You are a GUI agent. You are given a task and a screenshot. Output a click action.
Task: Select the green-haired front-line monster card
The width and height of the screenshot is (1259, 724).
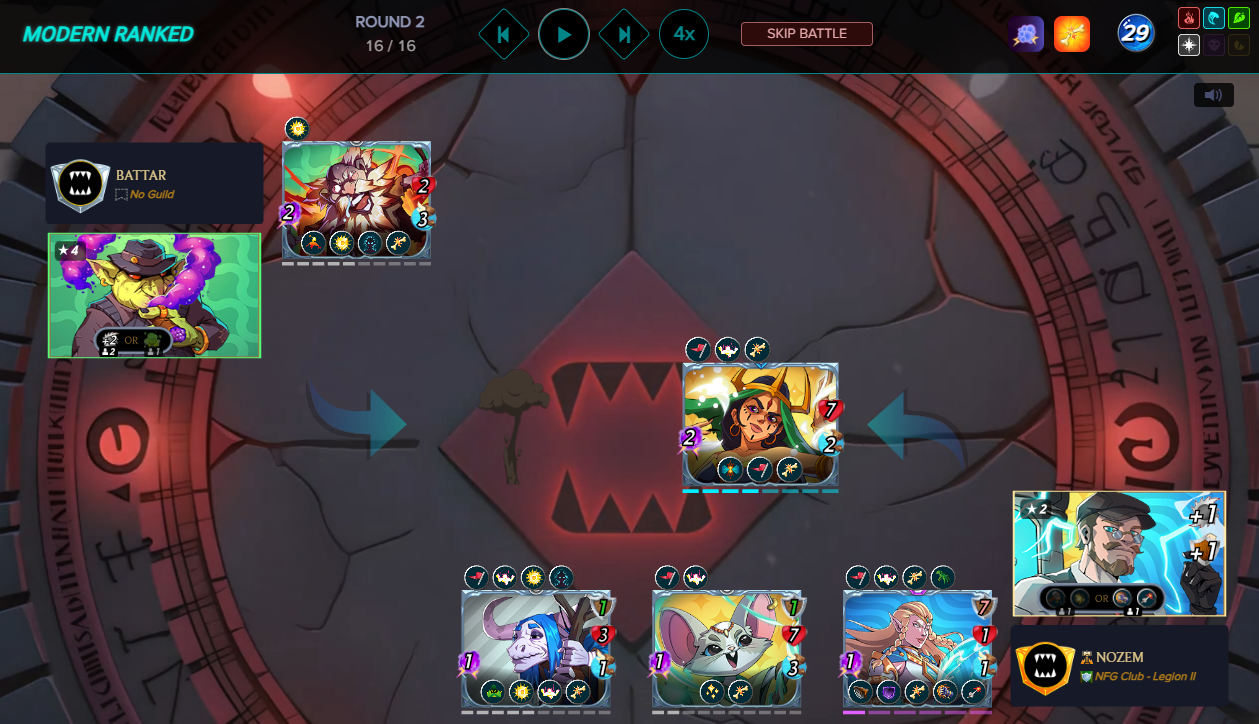[760, 425]
